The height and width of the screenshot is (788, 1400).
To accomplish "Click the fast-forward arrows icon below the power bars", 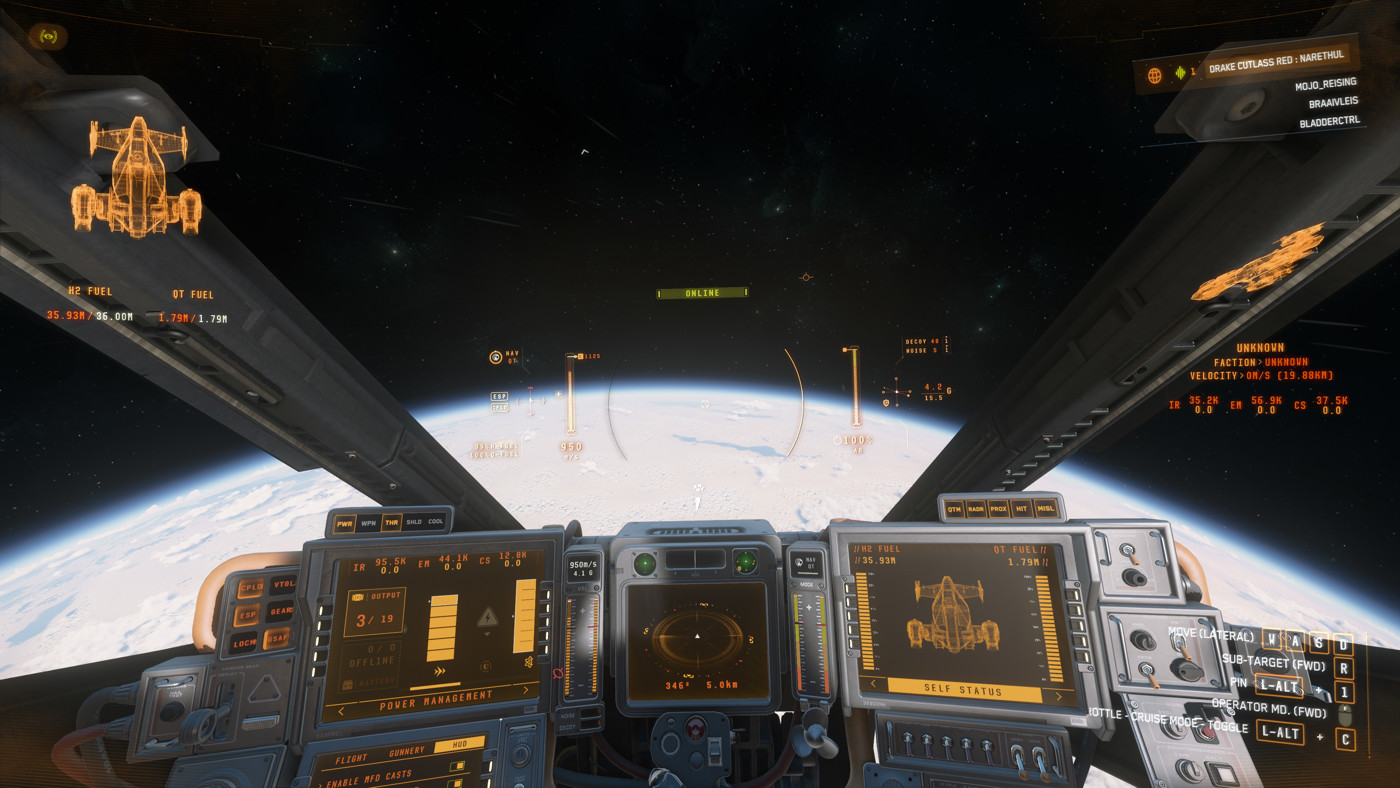I will [440, 670].
